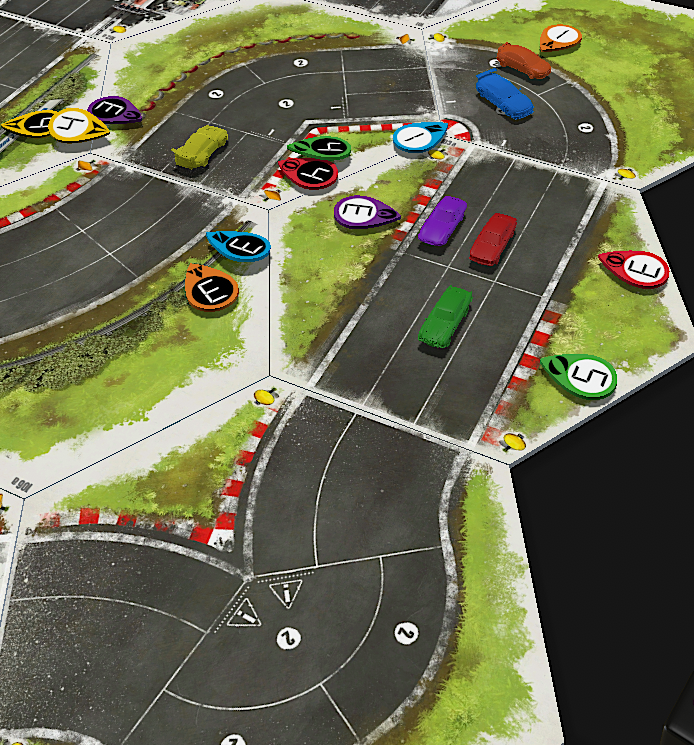Pick the orange car at the top

point(524,60)
